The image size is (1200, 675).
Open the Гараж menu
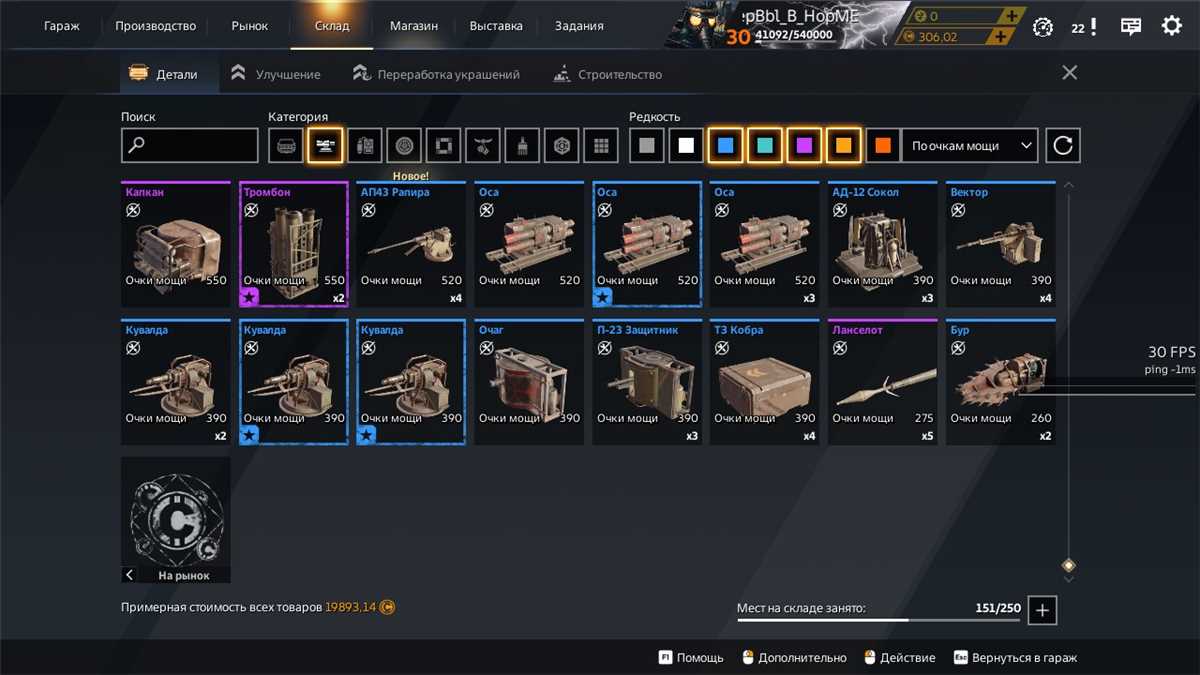62,26
